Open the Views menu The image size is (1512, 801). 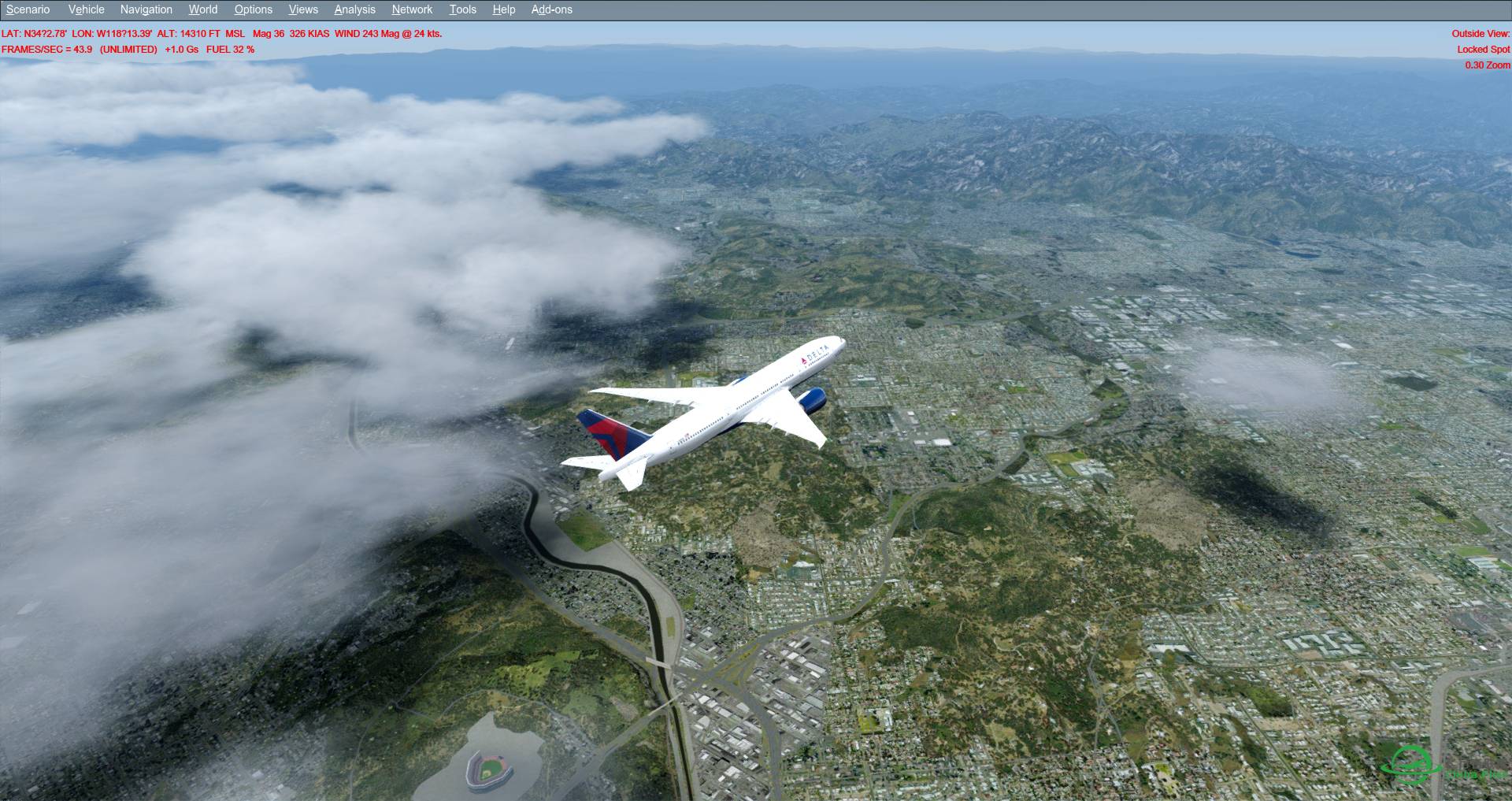tap(302, 9)
